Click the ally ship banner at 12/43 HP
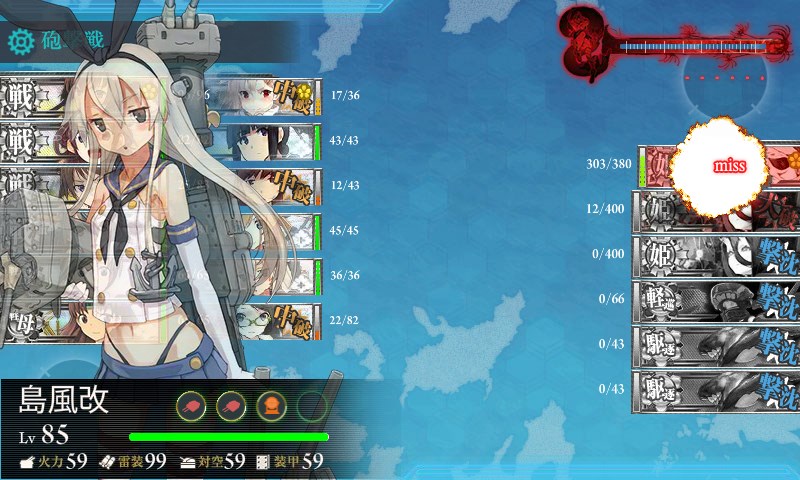Screen dimensions: 800x480 point(272,187)
